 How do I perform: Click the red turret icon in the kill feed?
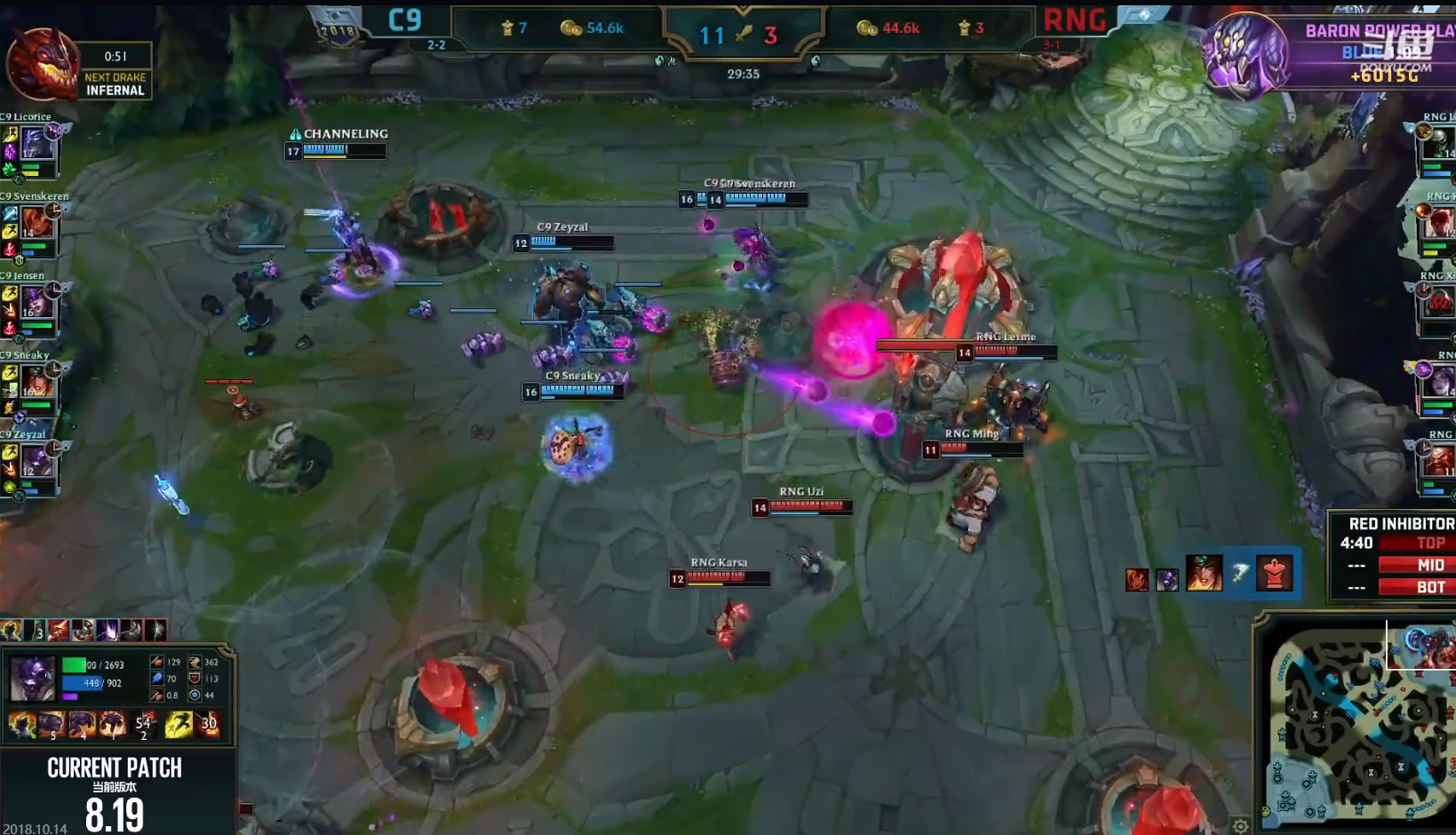[1274, 575]
